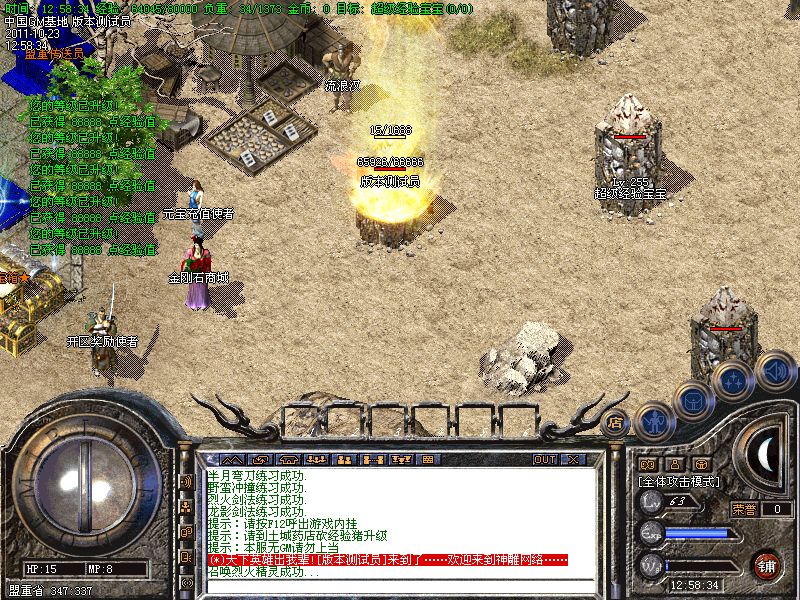Open the shop via 店 button
800x600 pixels.
(616, 421)
